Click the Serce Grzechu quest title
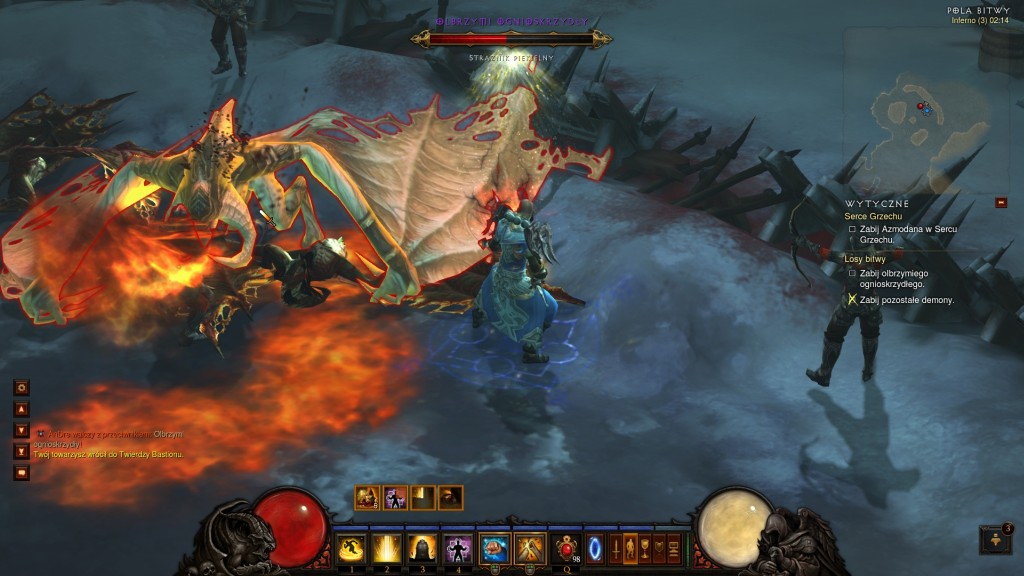1024x576 pixels. point(872,216)
